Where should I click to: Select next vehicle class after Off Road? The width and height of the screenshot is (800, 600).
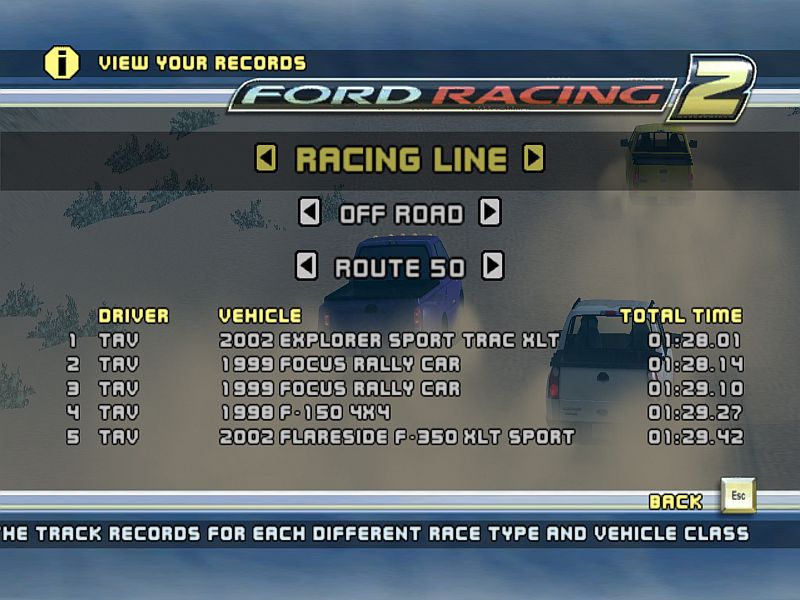point(489,213)
